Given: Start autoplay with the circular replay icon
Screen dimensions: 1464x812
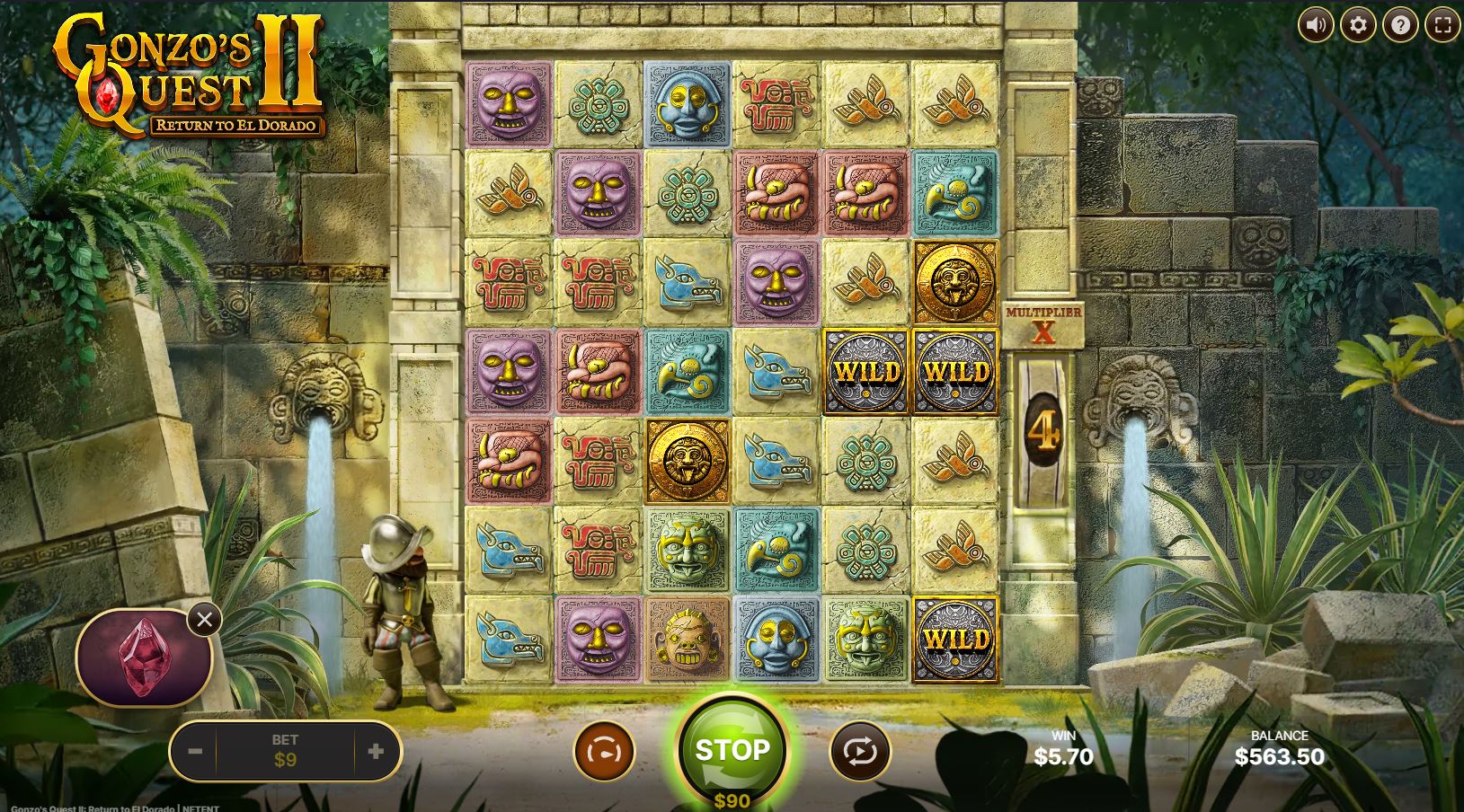Looking at the screenshot, I should 859,753.
